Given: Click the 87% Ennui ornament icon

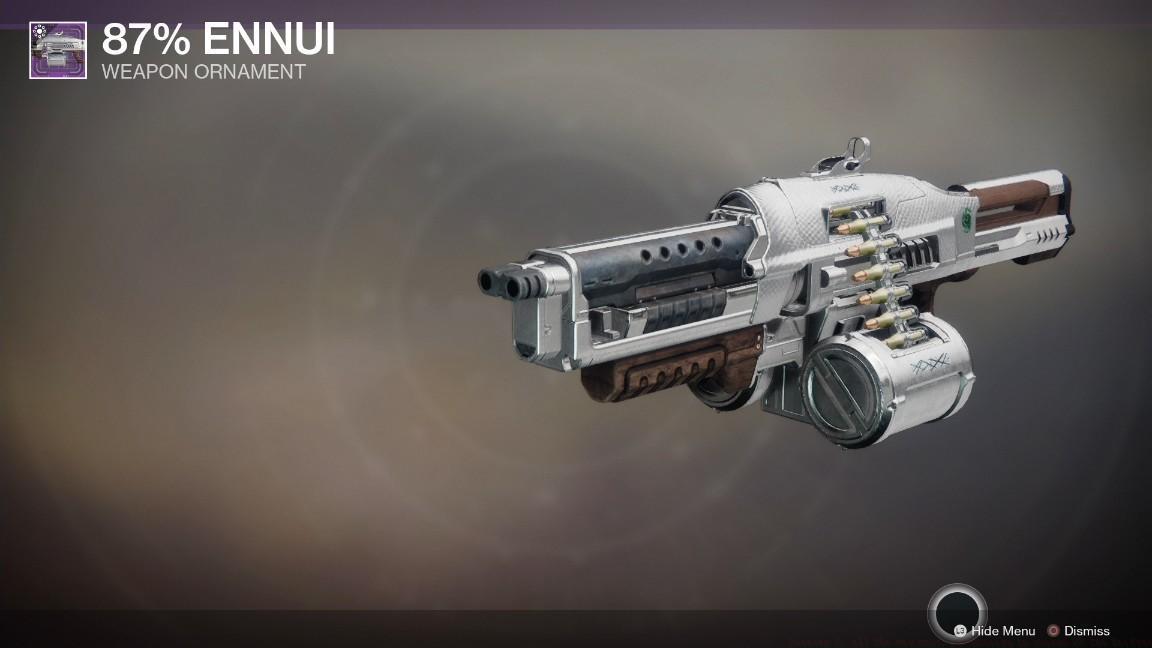Looking at the screenshot, I should [x=58, y=50].
